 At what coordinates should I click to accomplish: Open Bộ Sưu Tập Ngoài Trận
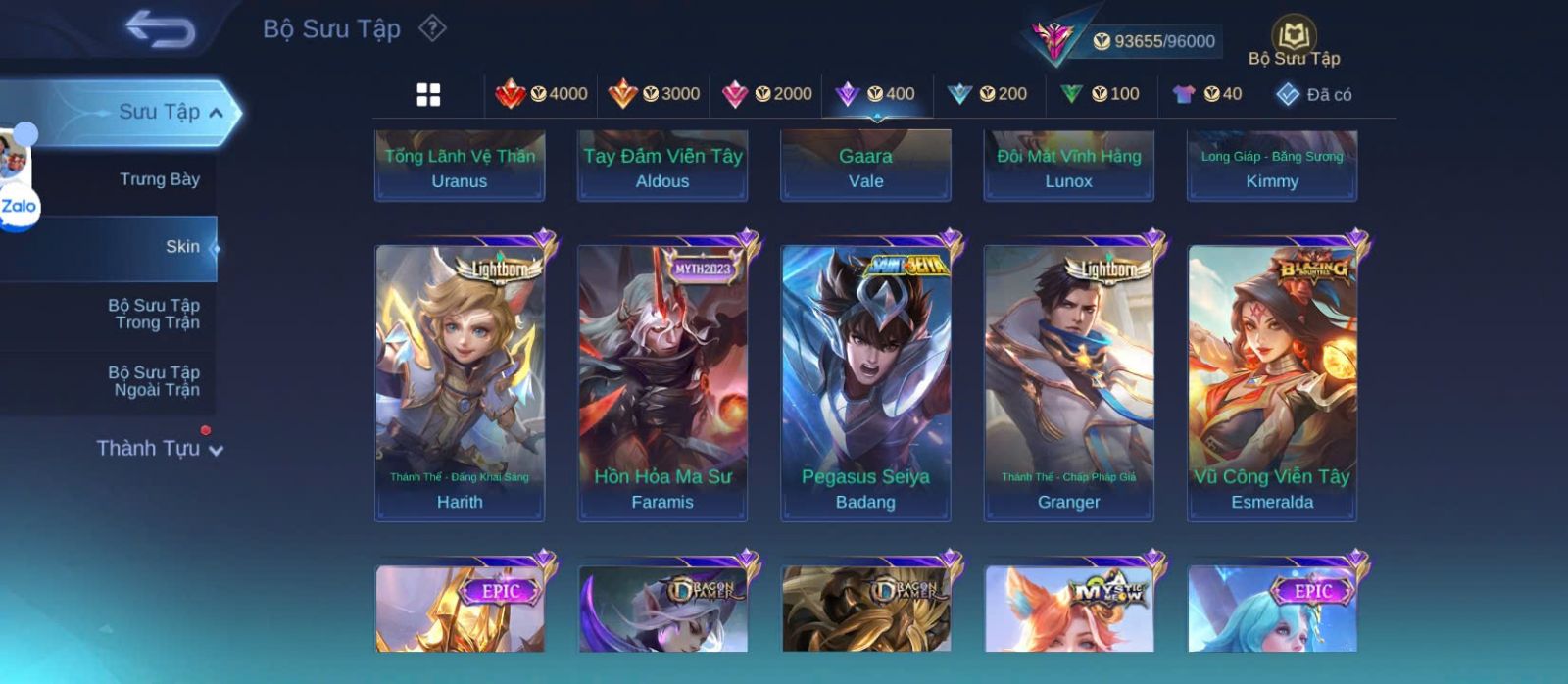click(155, 381)
